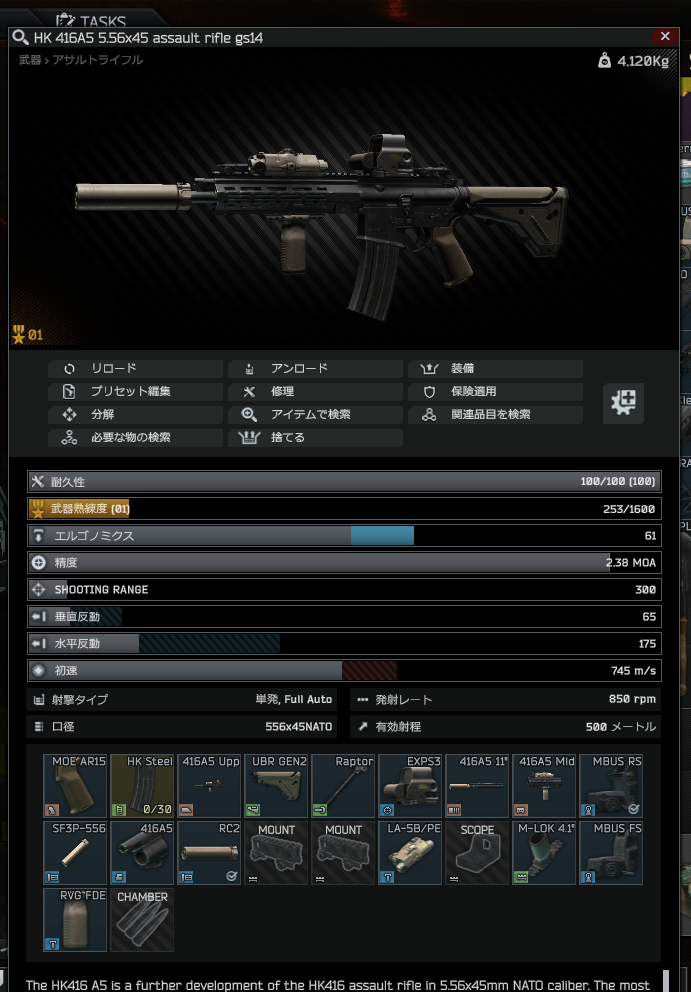
Task: Click the LA-5B/PEQ tactical device slot
Action: point(411,853)
